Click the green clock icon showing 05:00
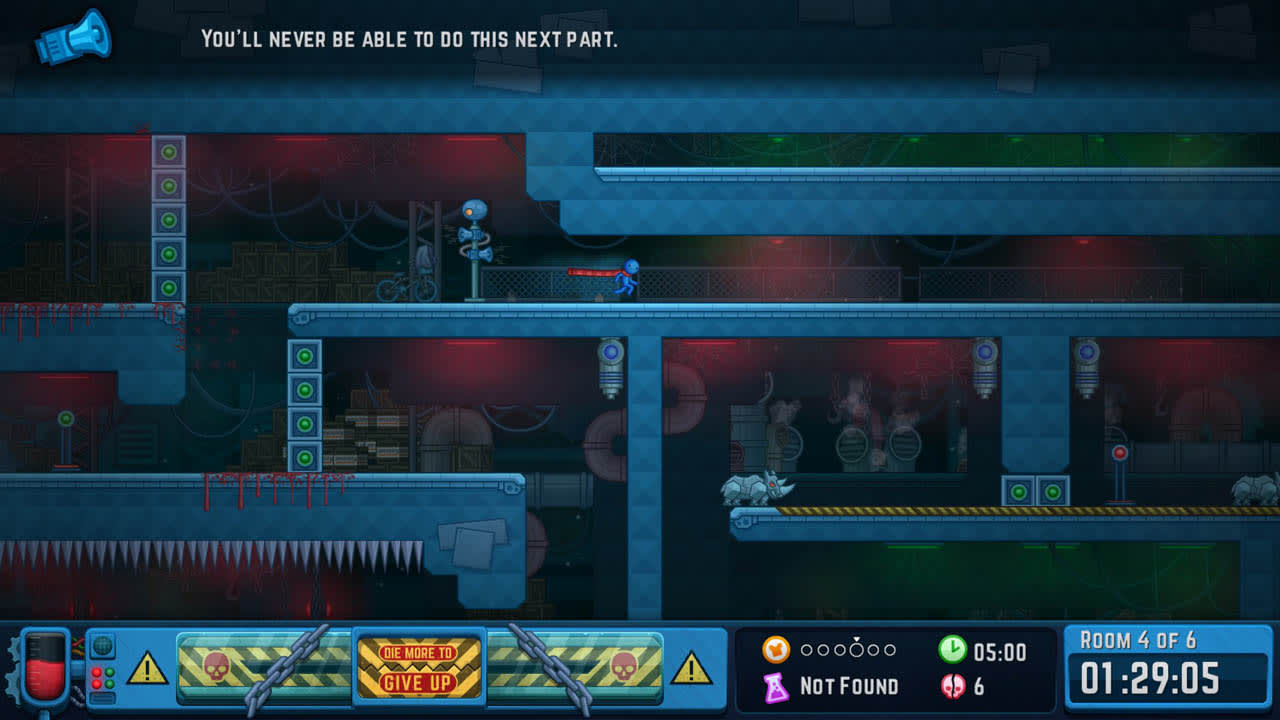Screen dimensions: 1280x720 (951, 649)
